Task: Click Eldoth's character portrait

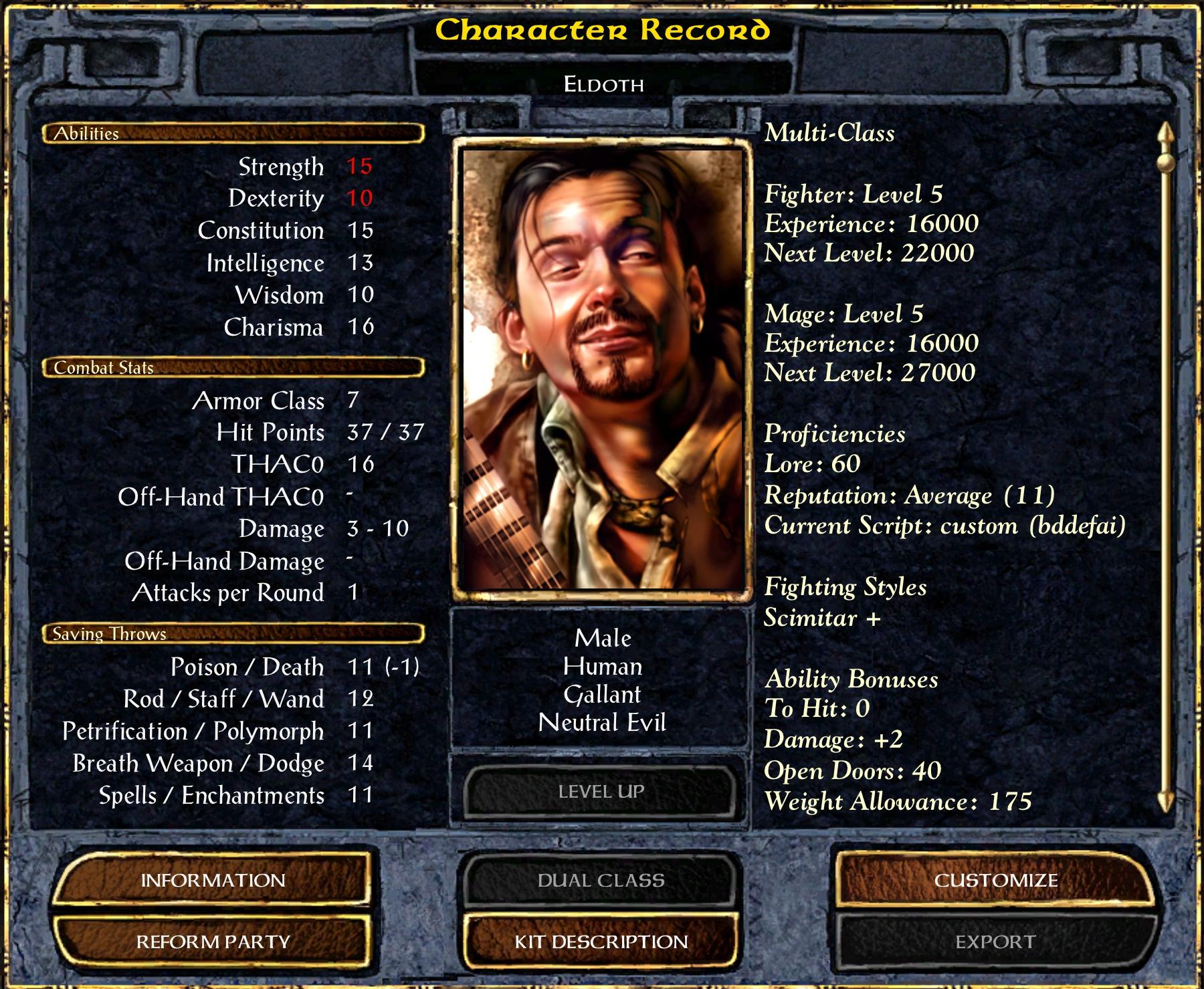Action: tap(602, 368)
